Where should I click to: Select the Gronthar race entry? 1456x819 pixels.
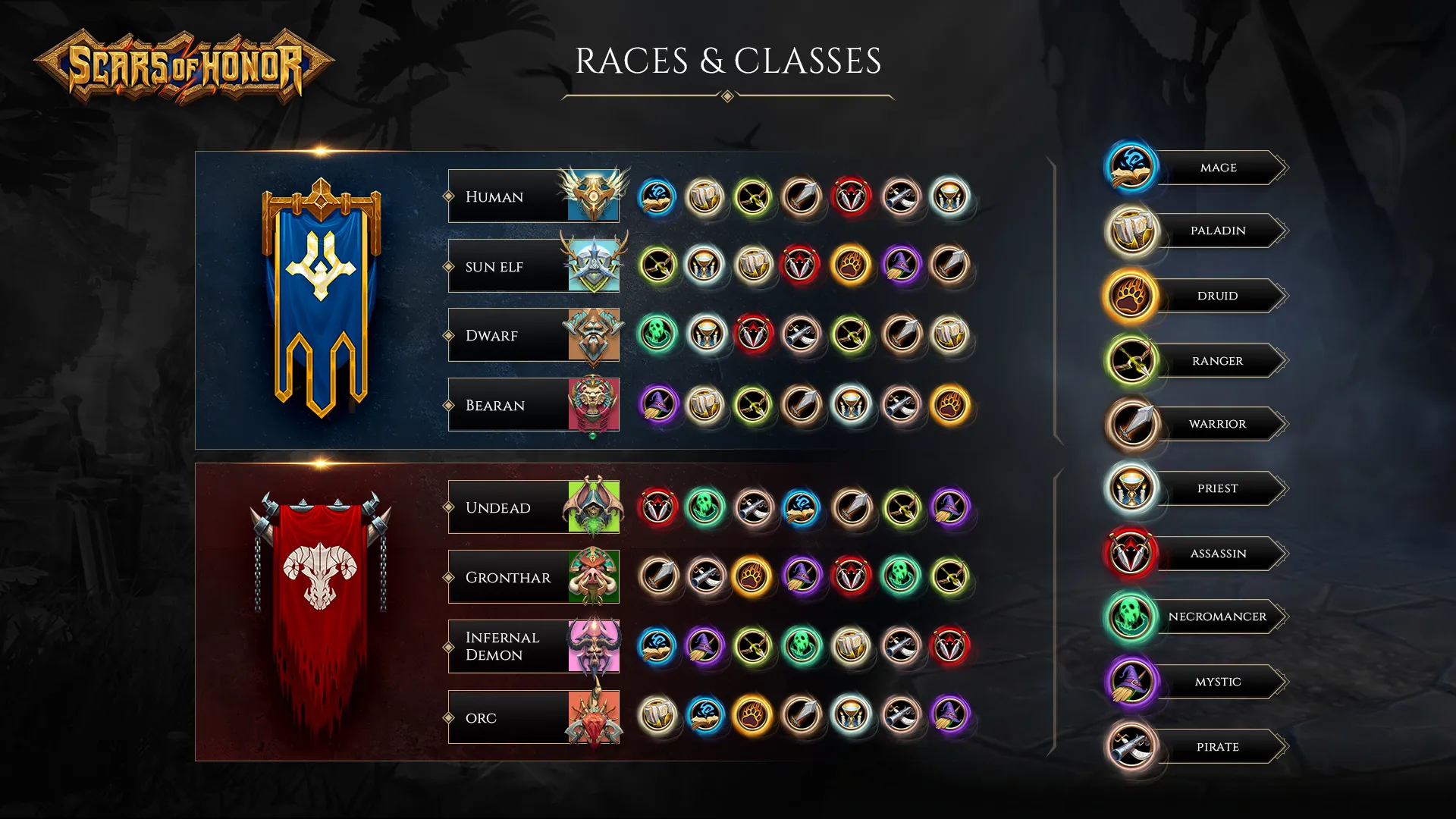[532, 577]
